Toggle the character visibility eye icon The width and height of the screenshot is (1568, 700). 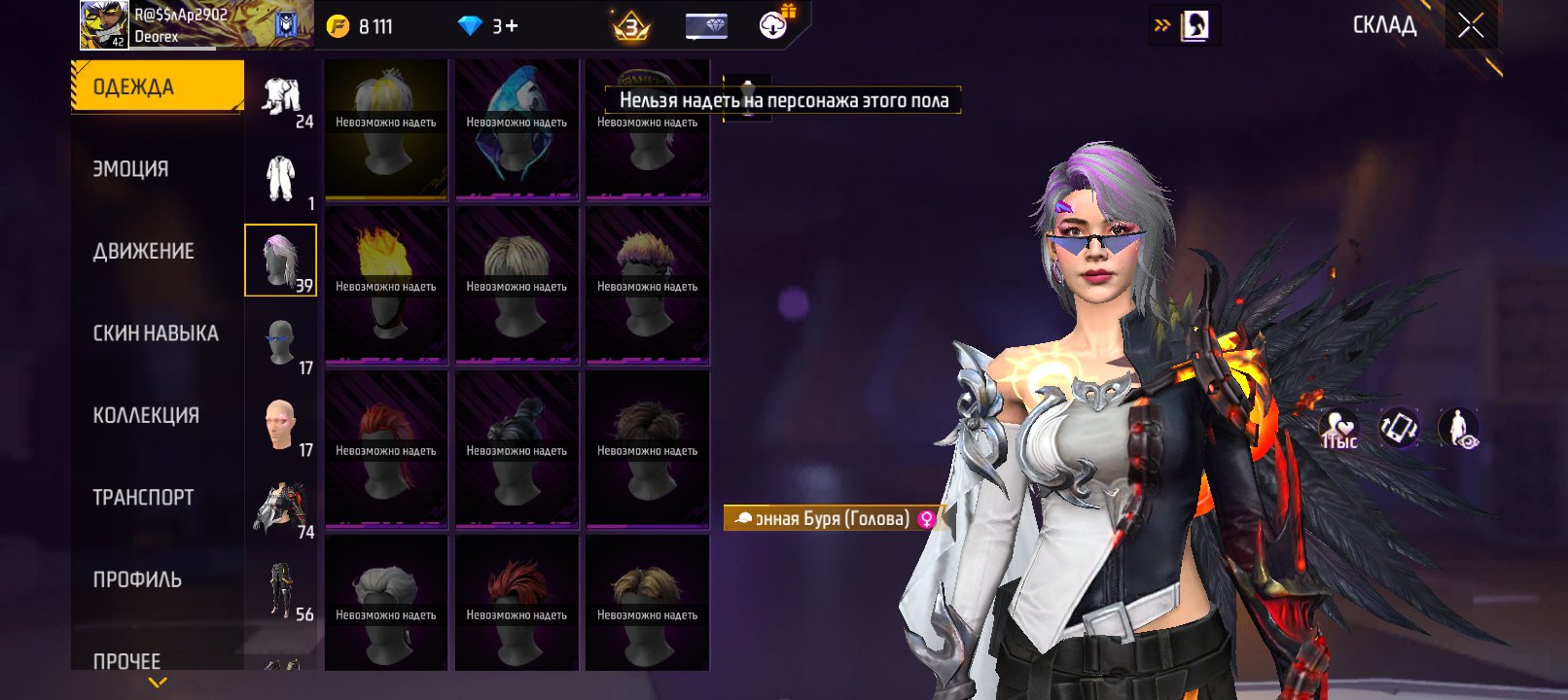pos(1459,428)
